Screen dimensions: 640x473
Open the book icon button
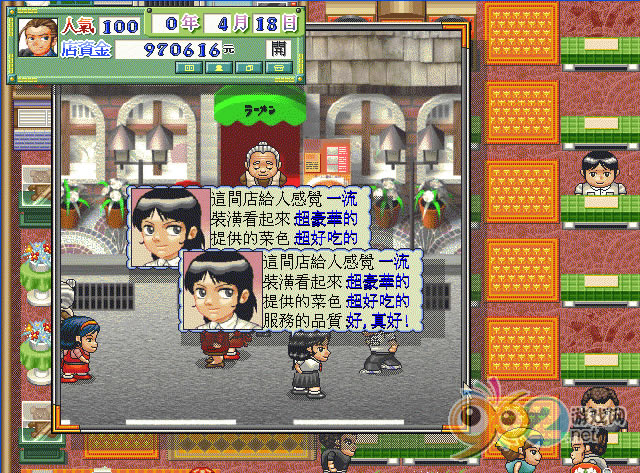(189, 68)
